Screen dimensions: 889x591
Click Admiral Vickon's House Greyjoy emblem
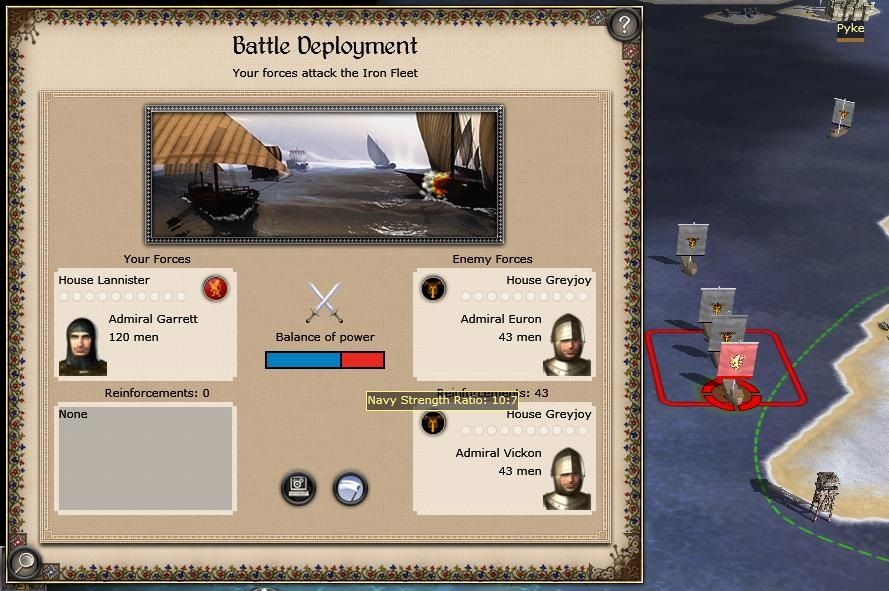click(x=432, y=423)
